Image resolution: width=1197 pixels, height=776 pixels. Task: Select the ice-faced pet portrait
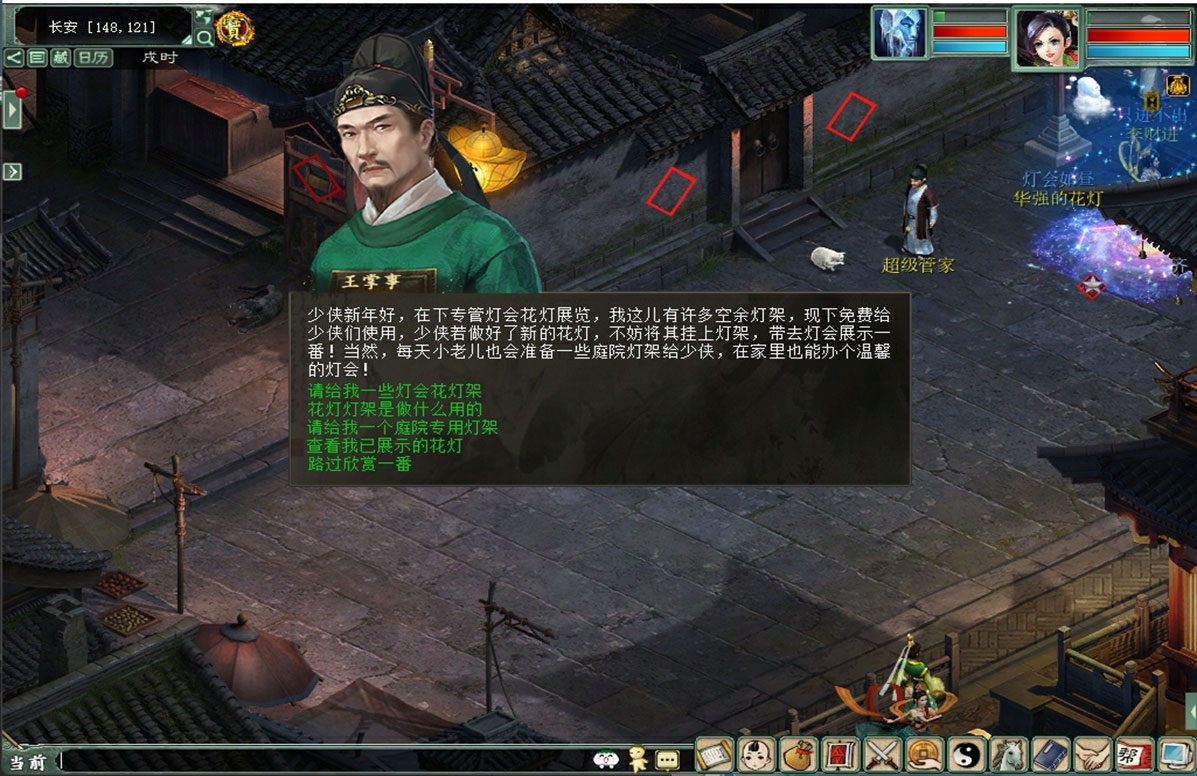point(900,34)
